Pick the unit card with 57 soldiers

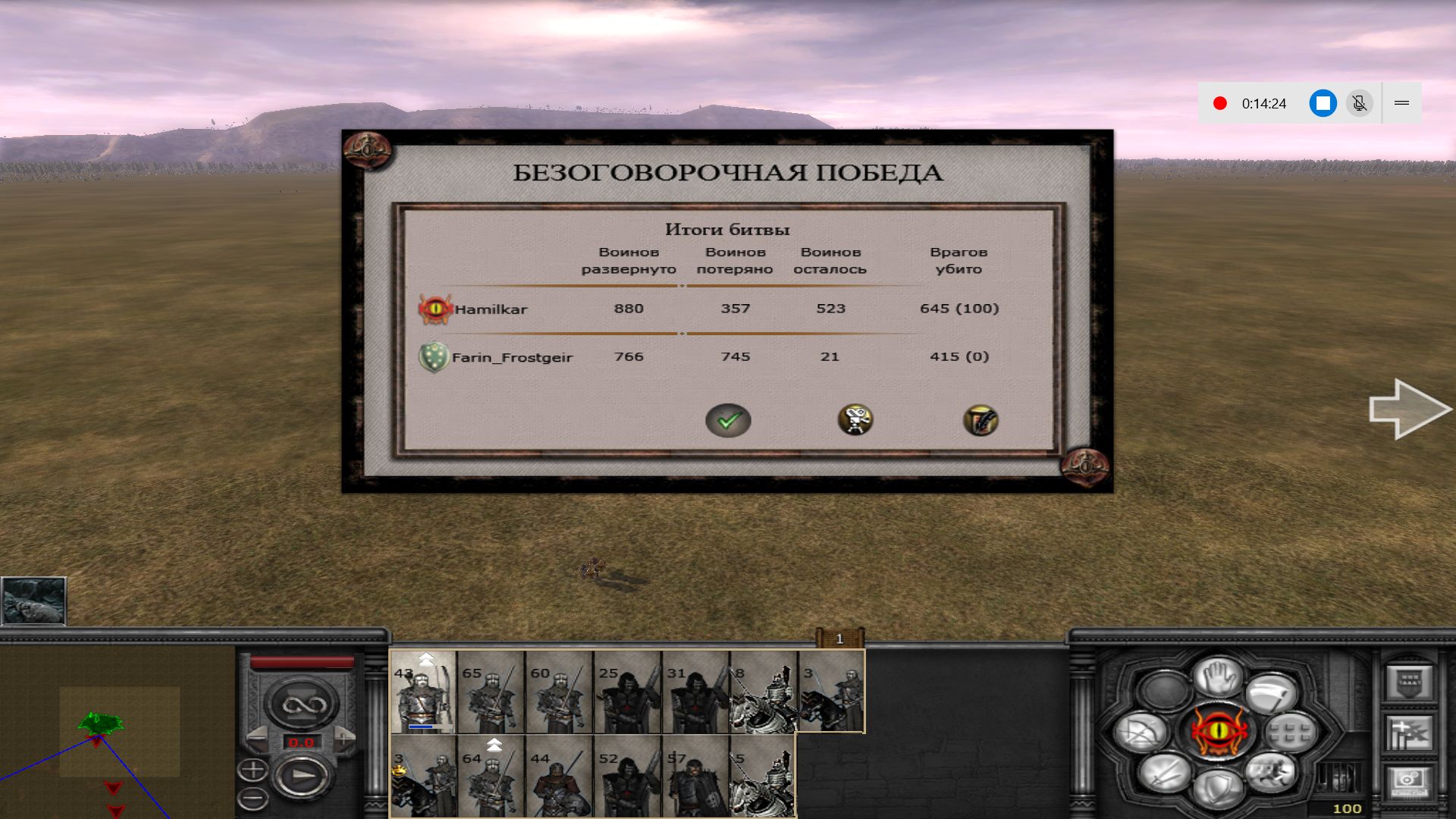pos(696,775)
